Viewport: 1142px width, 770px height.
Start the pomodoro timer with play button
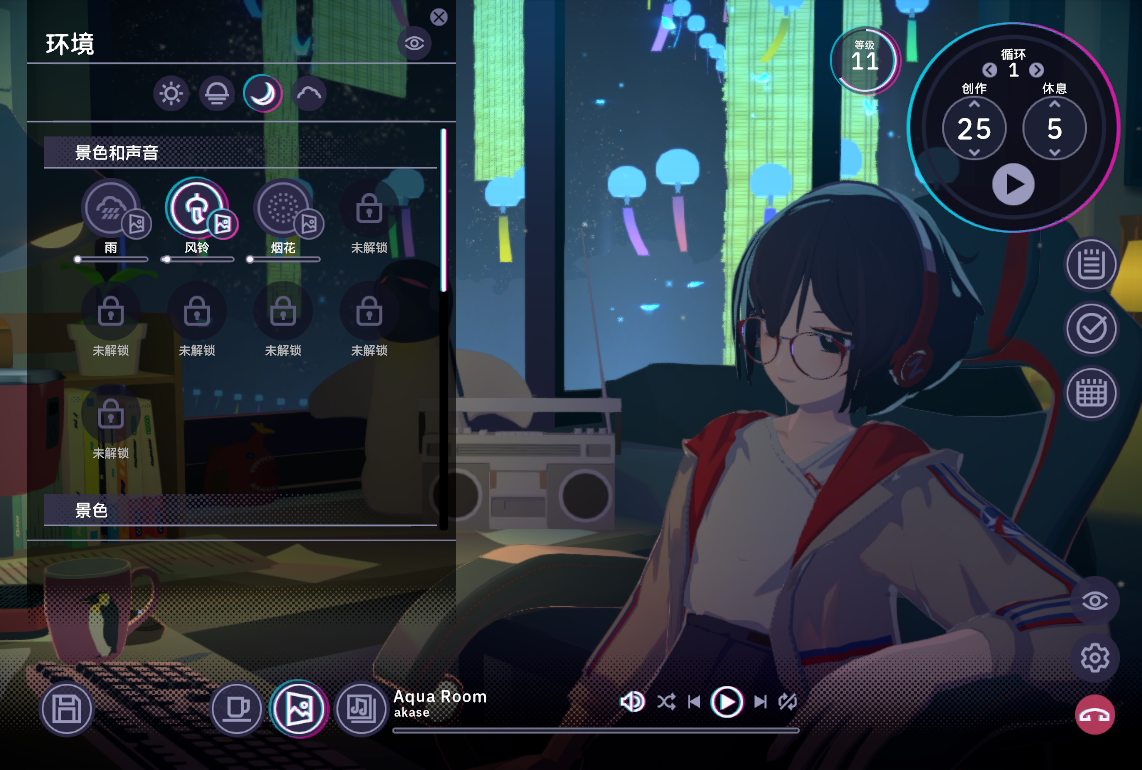(x=1013, y=185)
